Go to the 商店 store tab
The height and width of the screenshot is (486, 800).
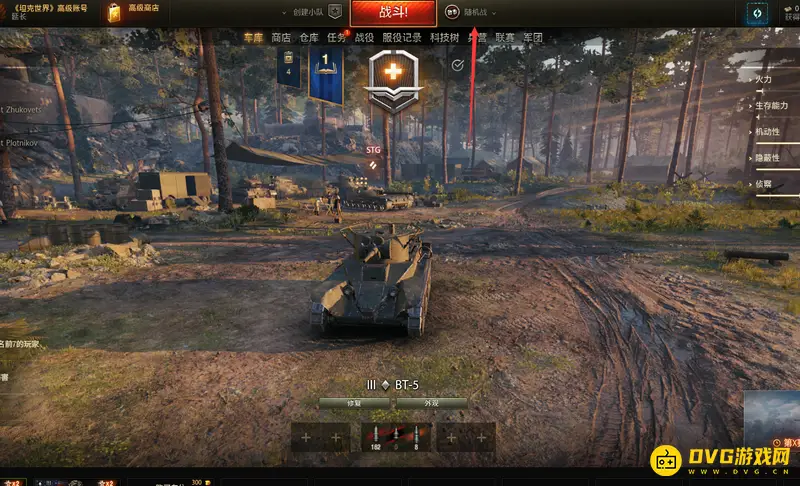tap(281, 37)
